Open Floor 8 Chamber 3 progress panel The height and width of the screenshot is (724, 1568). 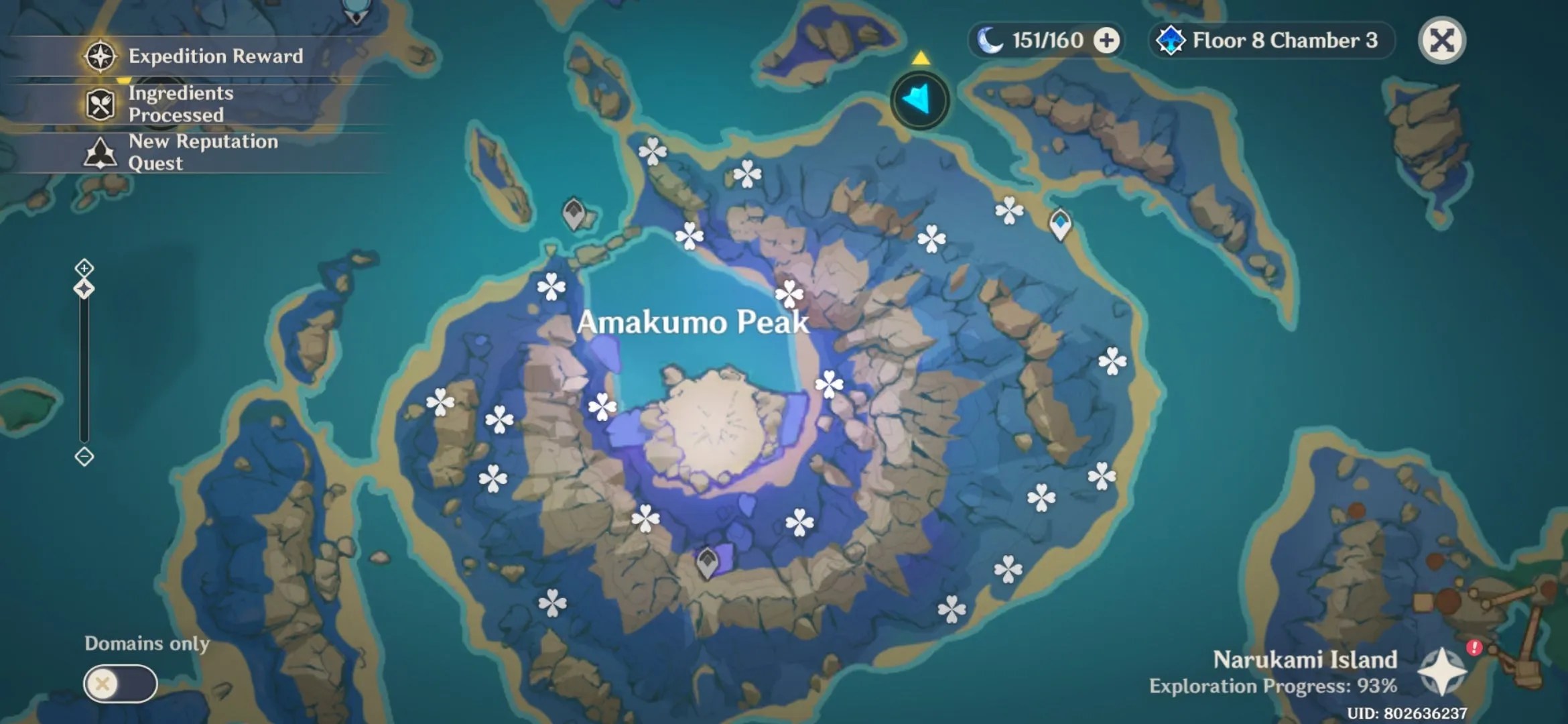[x=1285, y=40]
